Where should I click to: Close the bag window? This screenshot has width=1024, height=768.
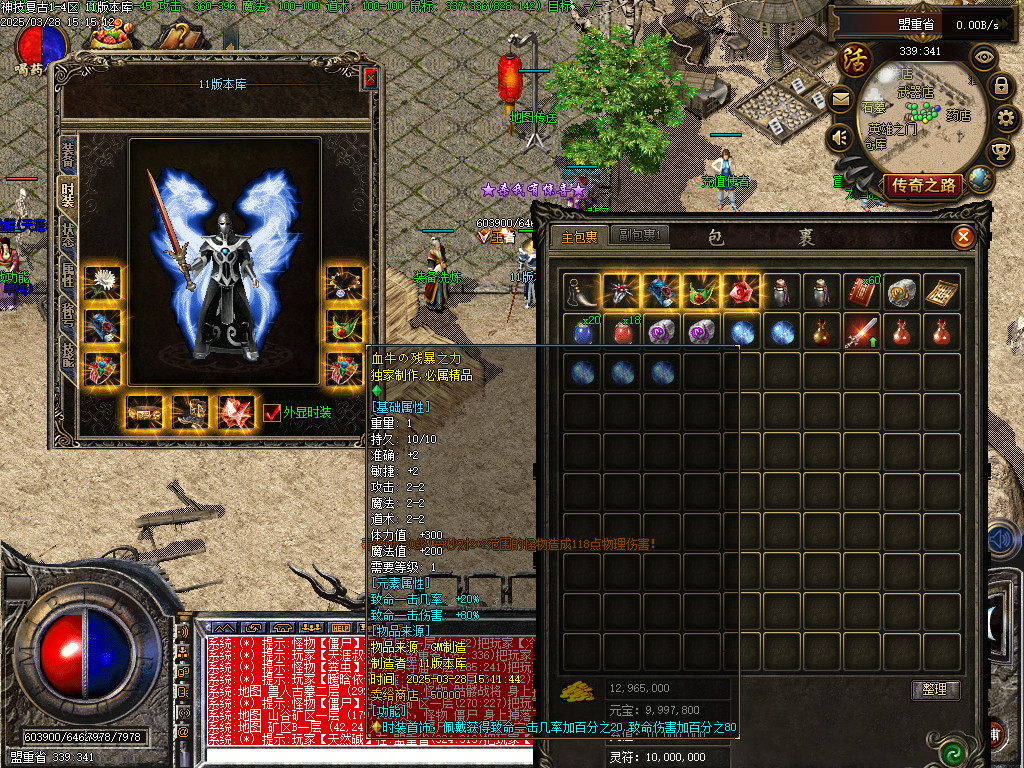[963, 237]
